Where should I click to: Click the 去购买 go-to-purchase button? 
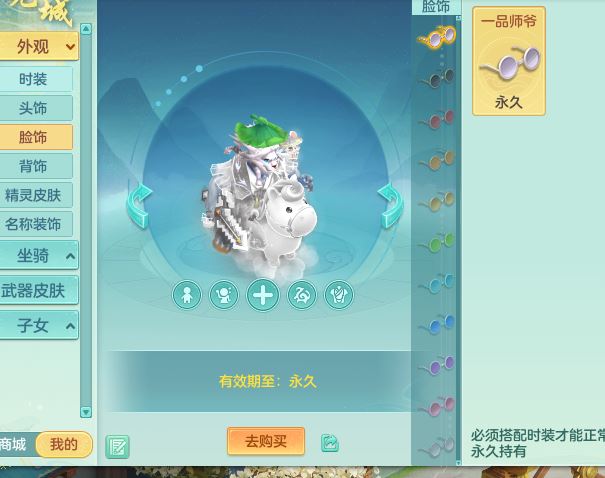pyautogui.click(x=266, y=441)
